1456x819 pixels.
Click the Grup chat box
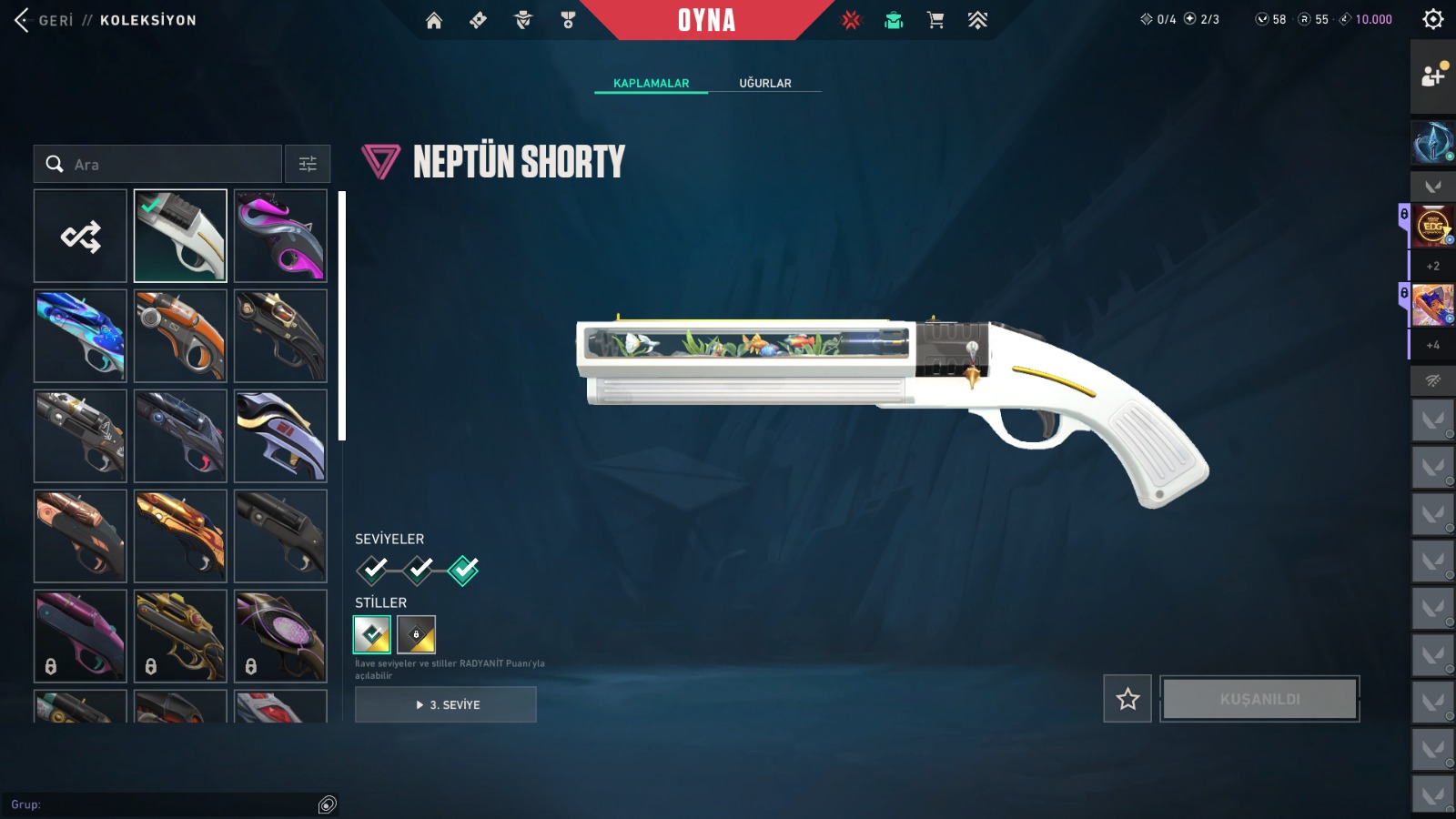164,804
